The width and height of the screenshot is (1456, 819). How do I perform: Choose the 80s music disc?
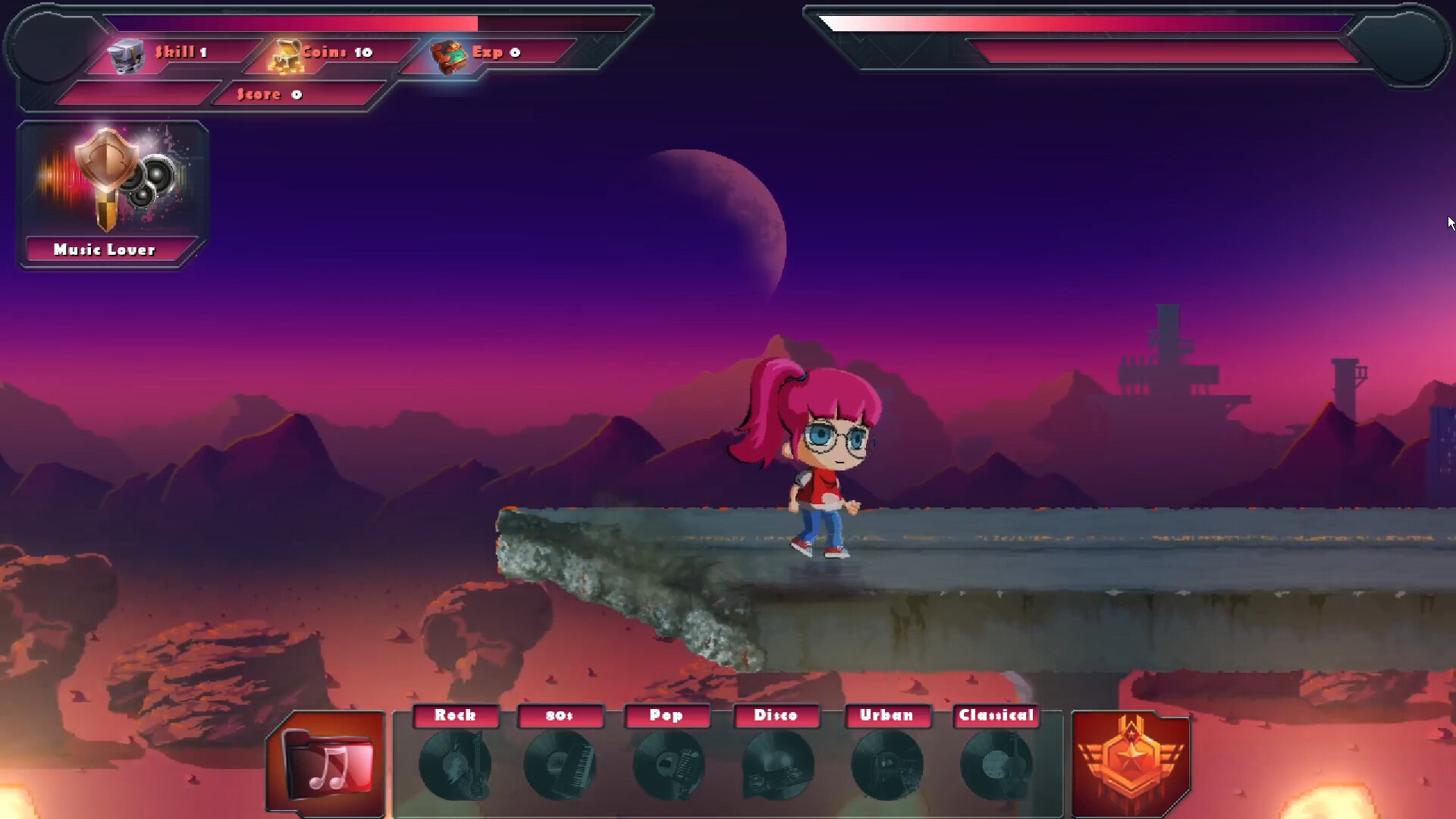point(560,764)
